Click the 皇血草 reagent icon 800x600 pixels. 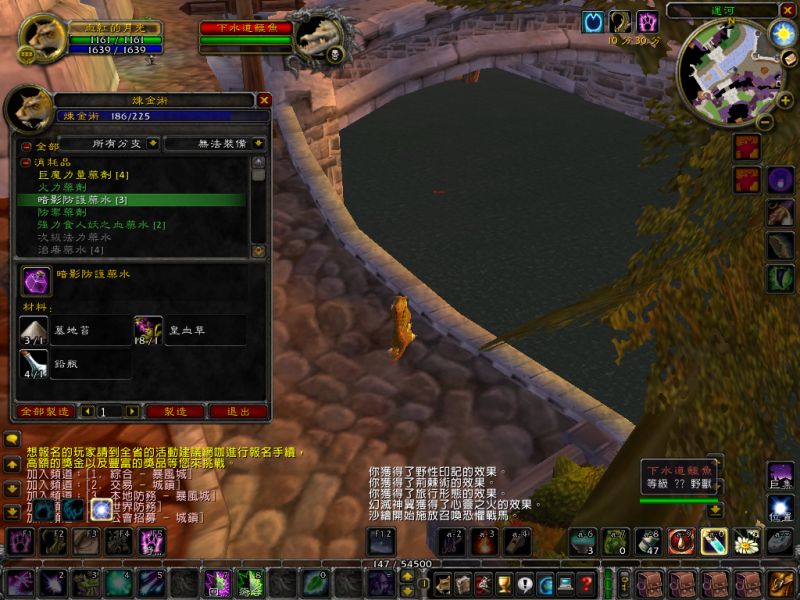[149, 330]
